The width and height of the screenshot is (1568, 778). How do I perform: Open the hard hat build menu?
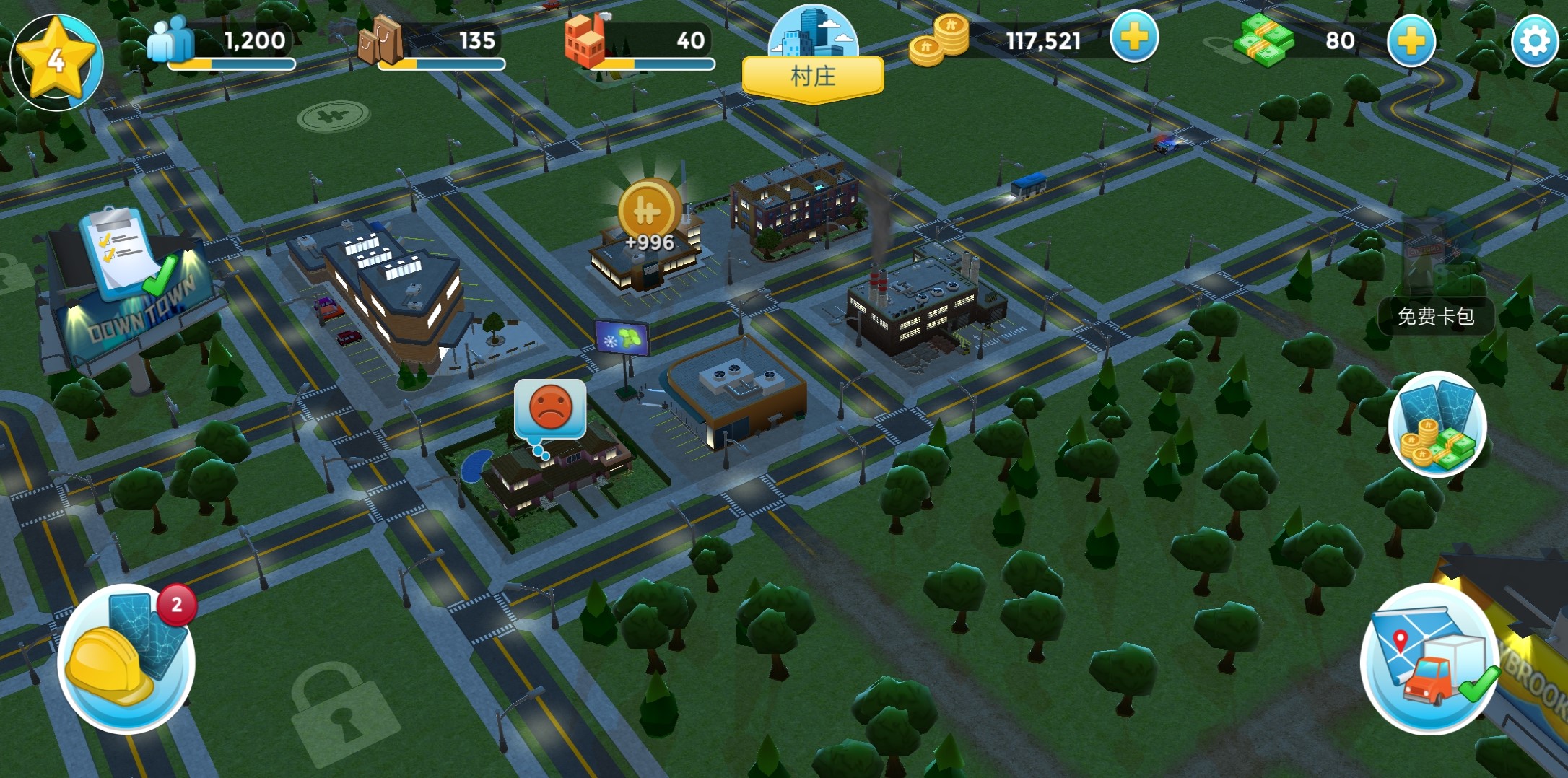pos(126,658)
